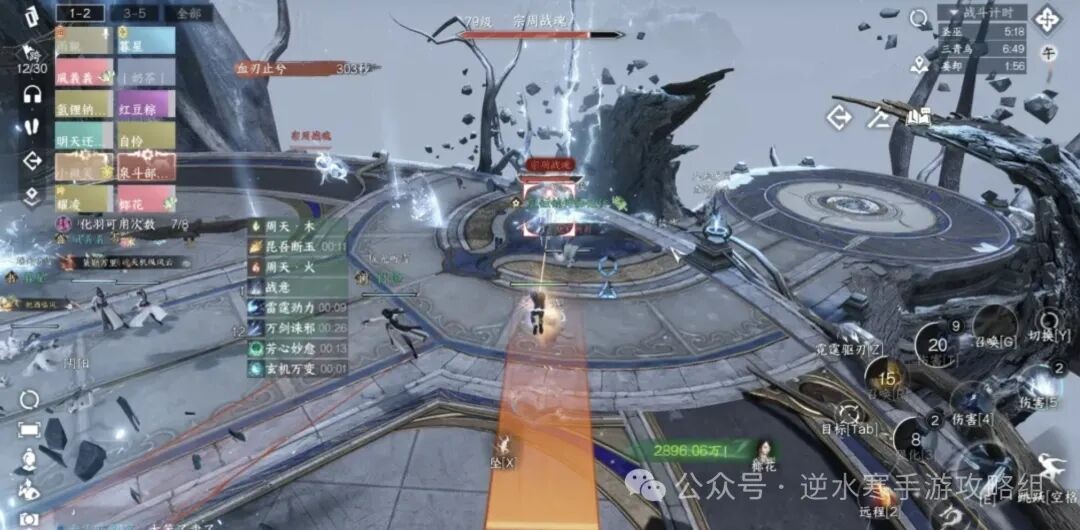1080x530 pixels.
Task: Open the map location pin icon
Action: (x=919, y=65)
